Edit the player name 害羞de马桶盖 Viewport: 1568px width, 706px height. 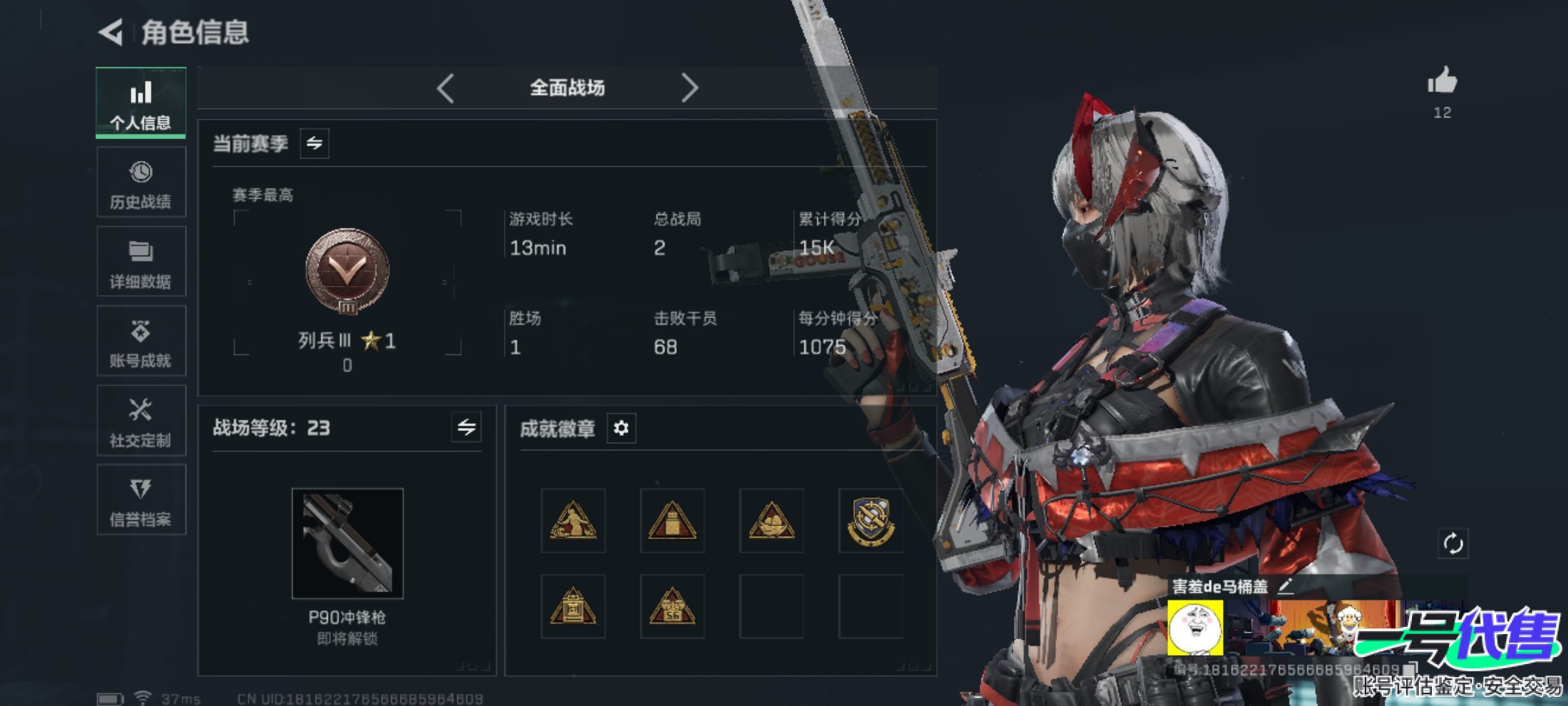pos(1285,586)
